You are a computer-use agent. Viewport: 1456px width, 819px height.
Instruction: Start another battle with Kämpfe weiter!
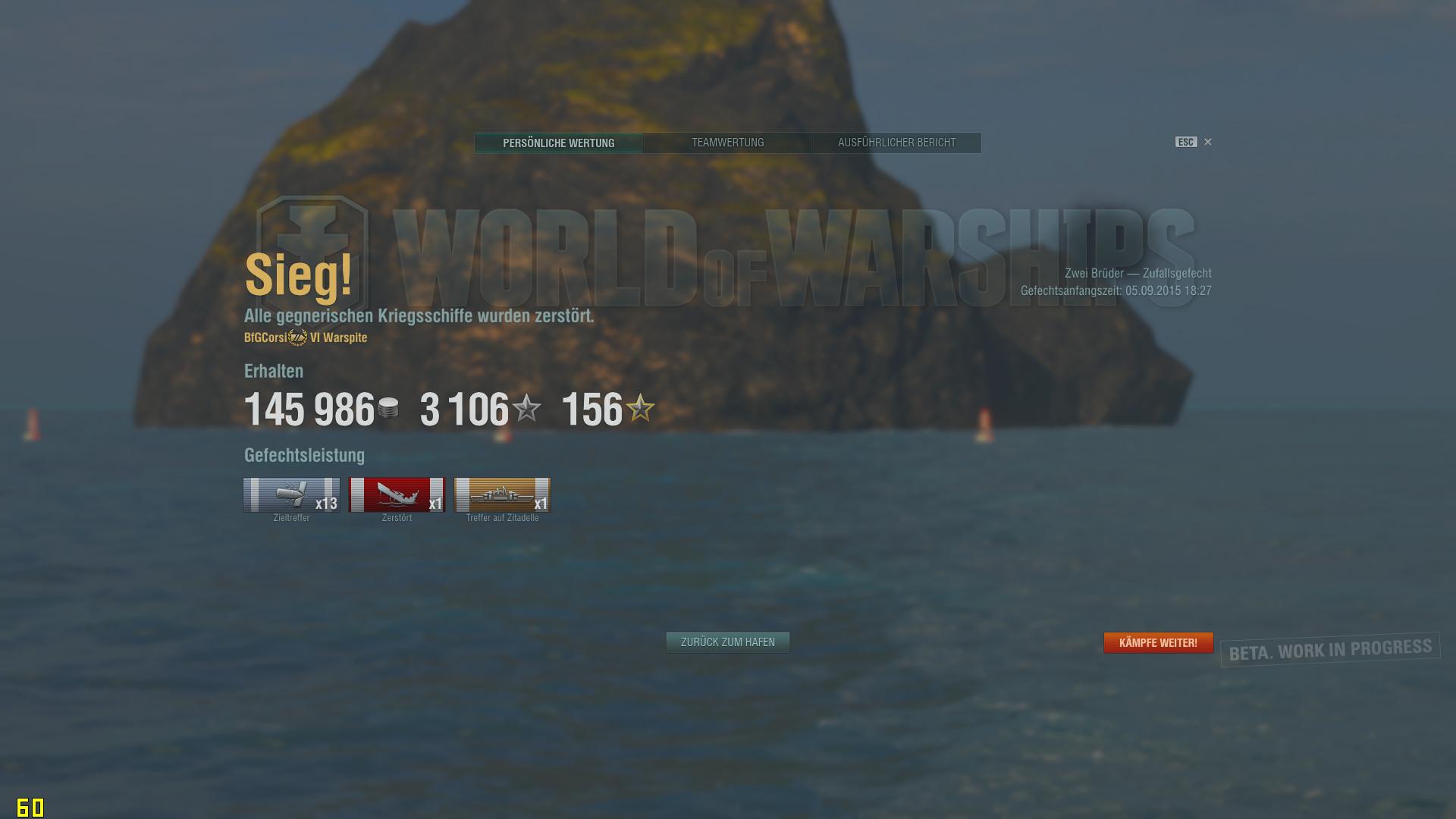pos(1158,643)
